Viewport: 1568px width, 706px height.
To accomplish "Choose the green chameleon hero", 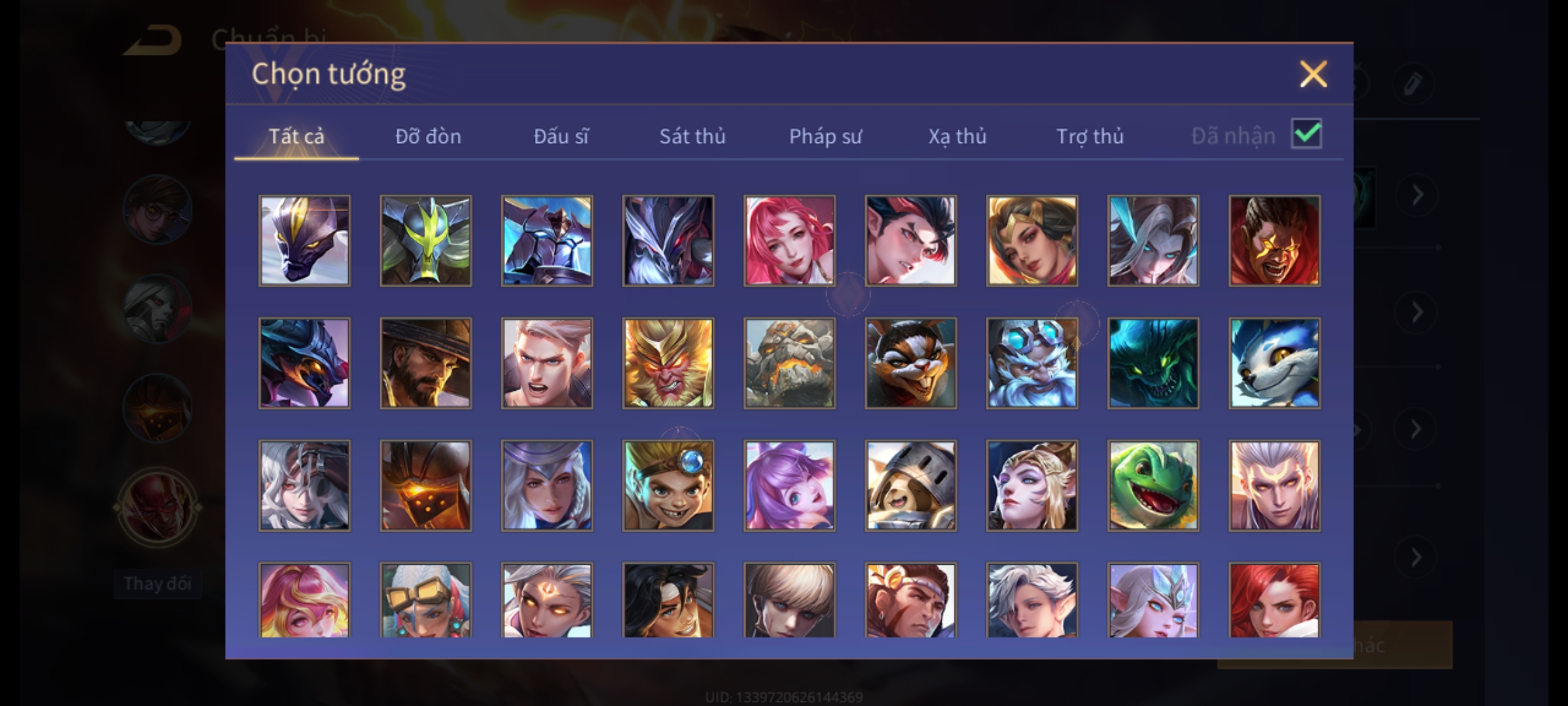I will pyautogui.click(x=1153, y=486).
